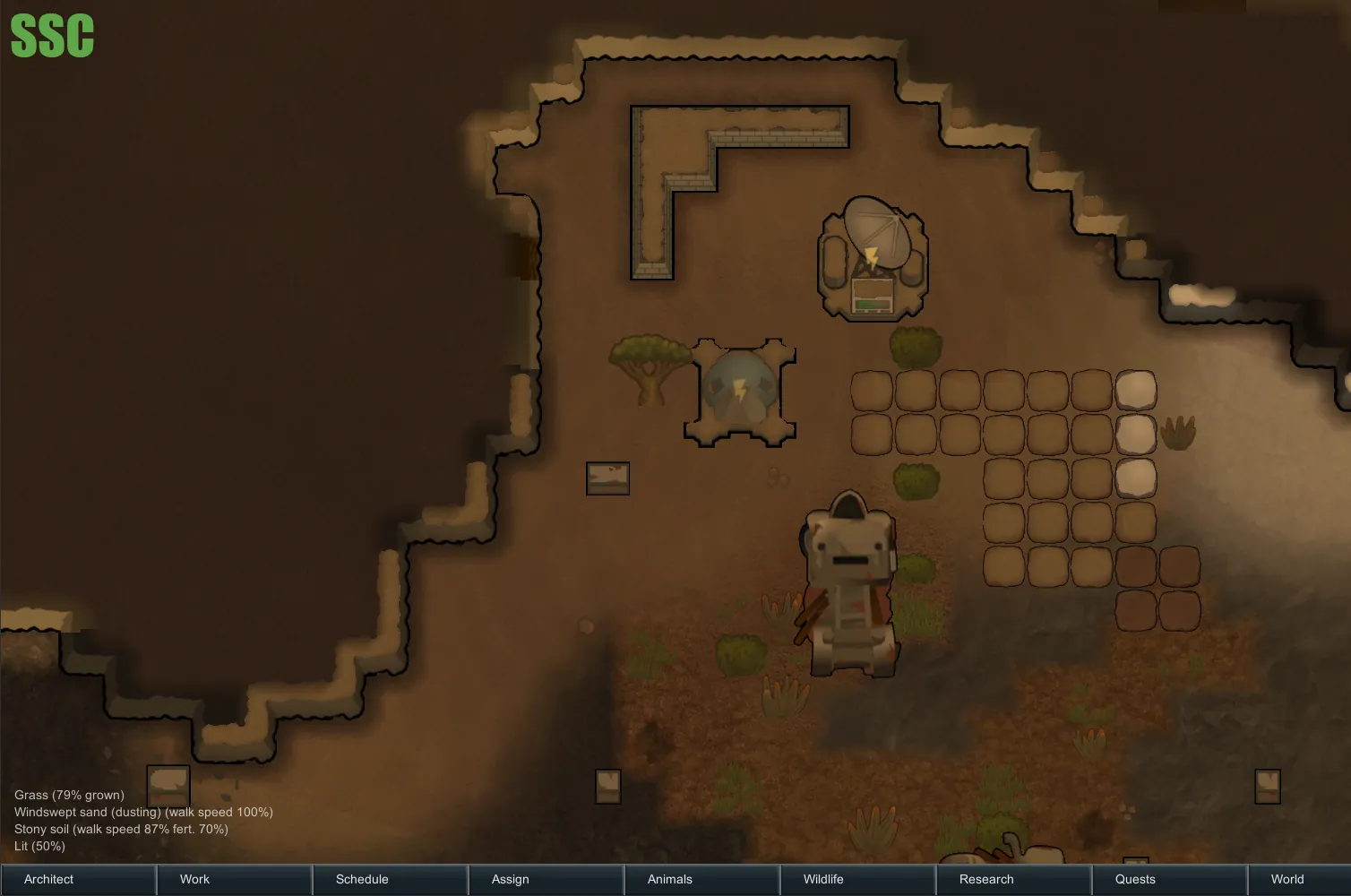The height and width of the screenshot is (896, 1351).
Task: Open the World map tab
Action: (1299, 880)
